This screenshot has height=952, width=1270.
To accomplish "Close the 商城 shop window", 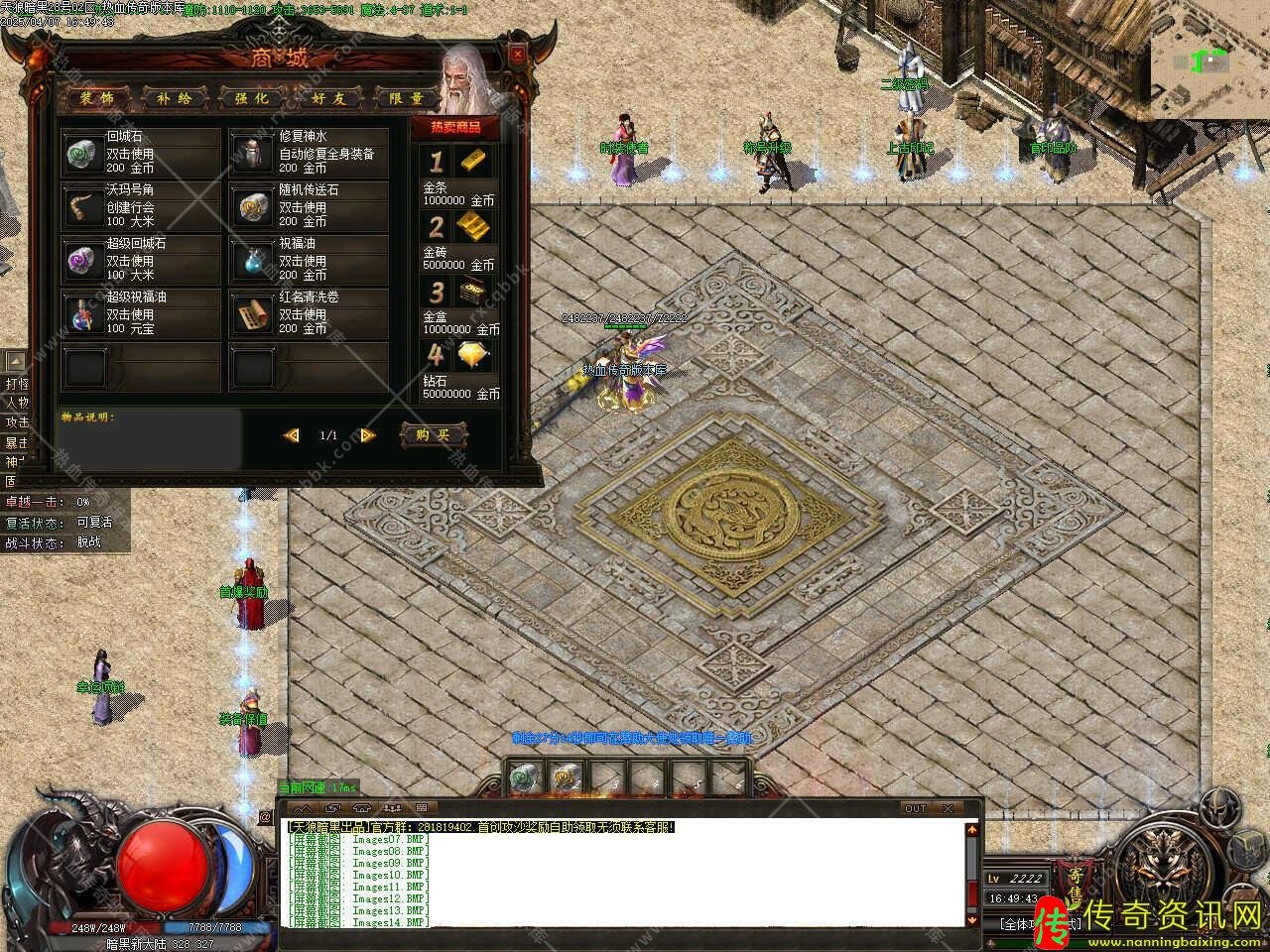I will [517, 56].
